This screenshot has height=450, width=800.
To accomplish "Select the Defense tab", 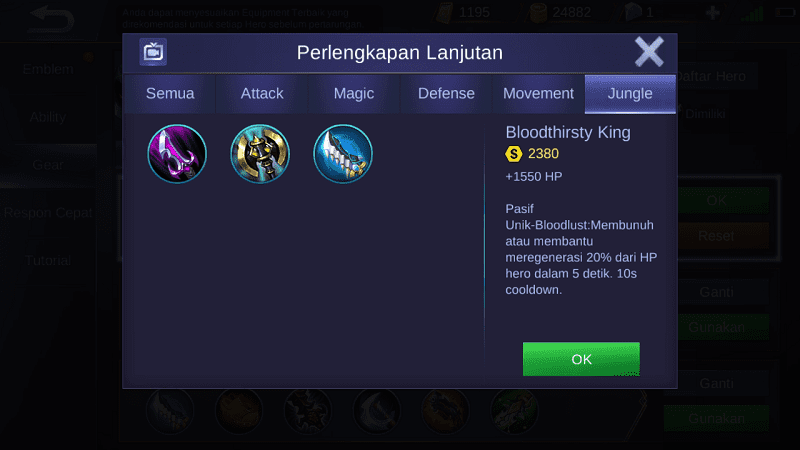I will click(446, 94).
